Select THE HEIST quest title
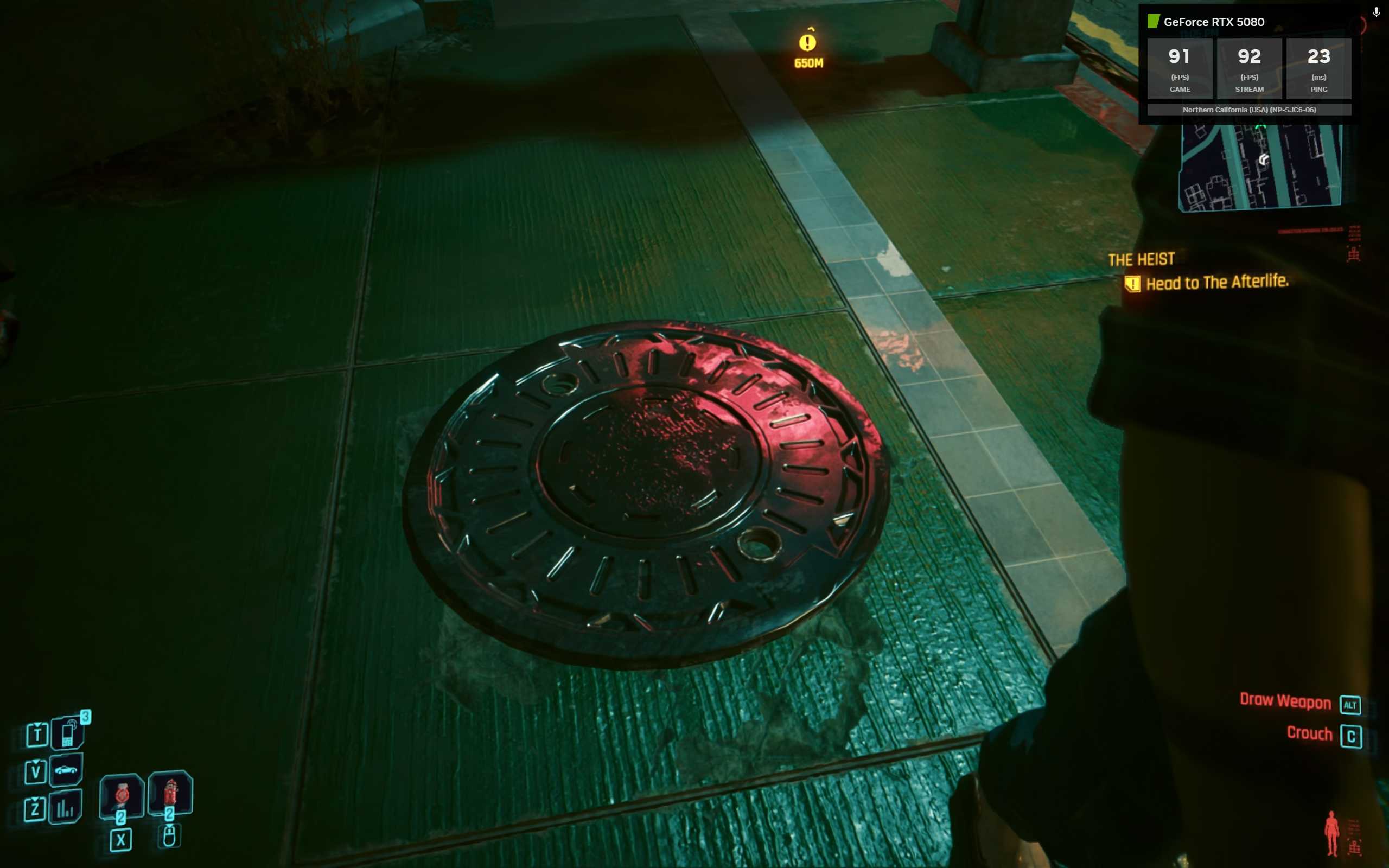The height and width of the screenshot is (868, 1389). point(1141,258)
